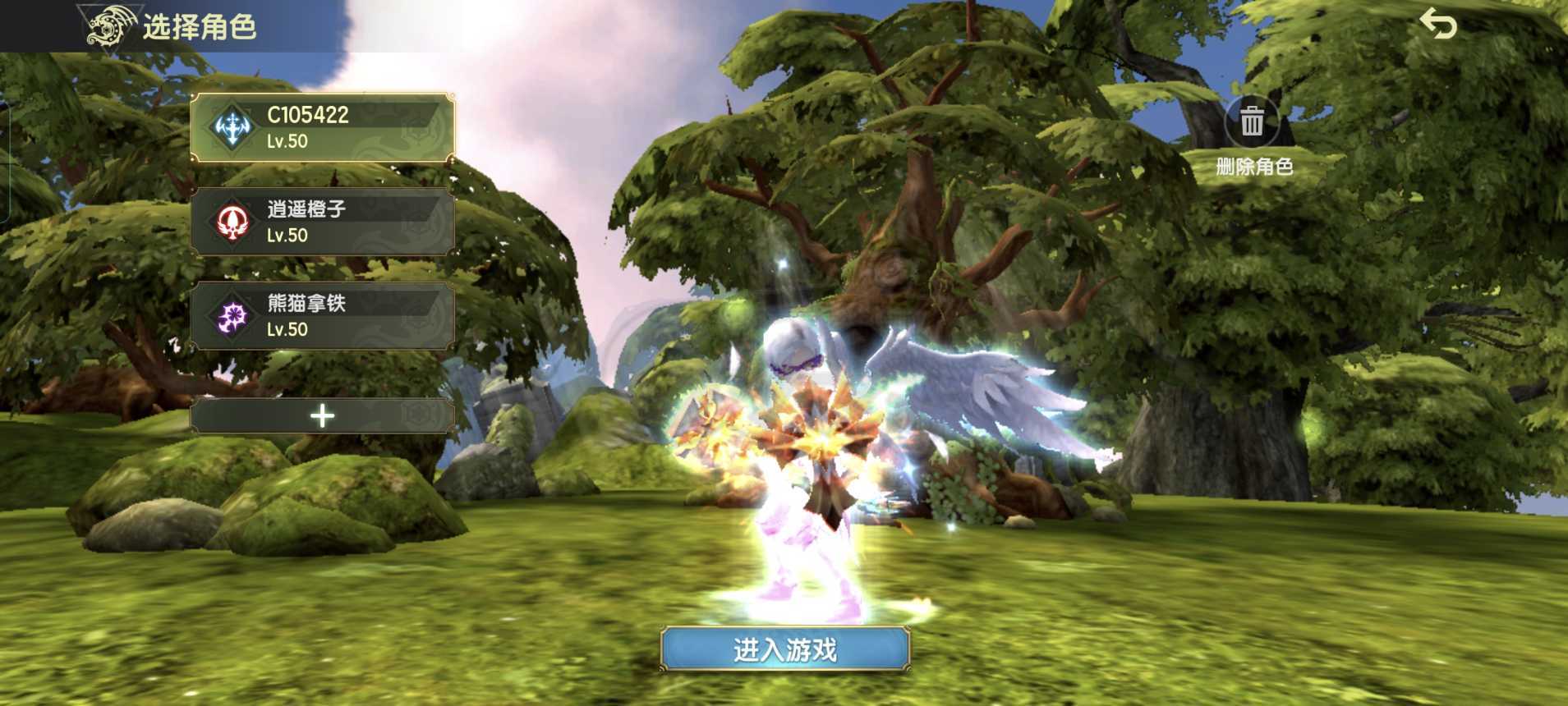
Task: Click the Lv.50 text on 熊猫拿铁's card
Action: [x=286, y=330]
